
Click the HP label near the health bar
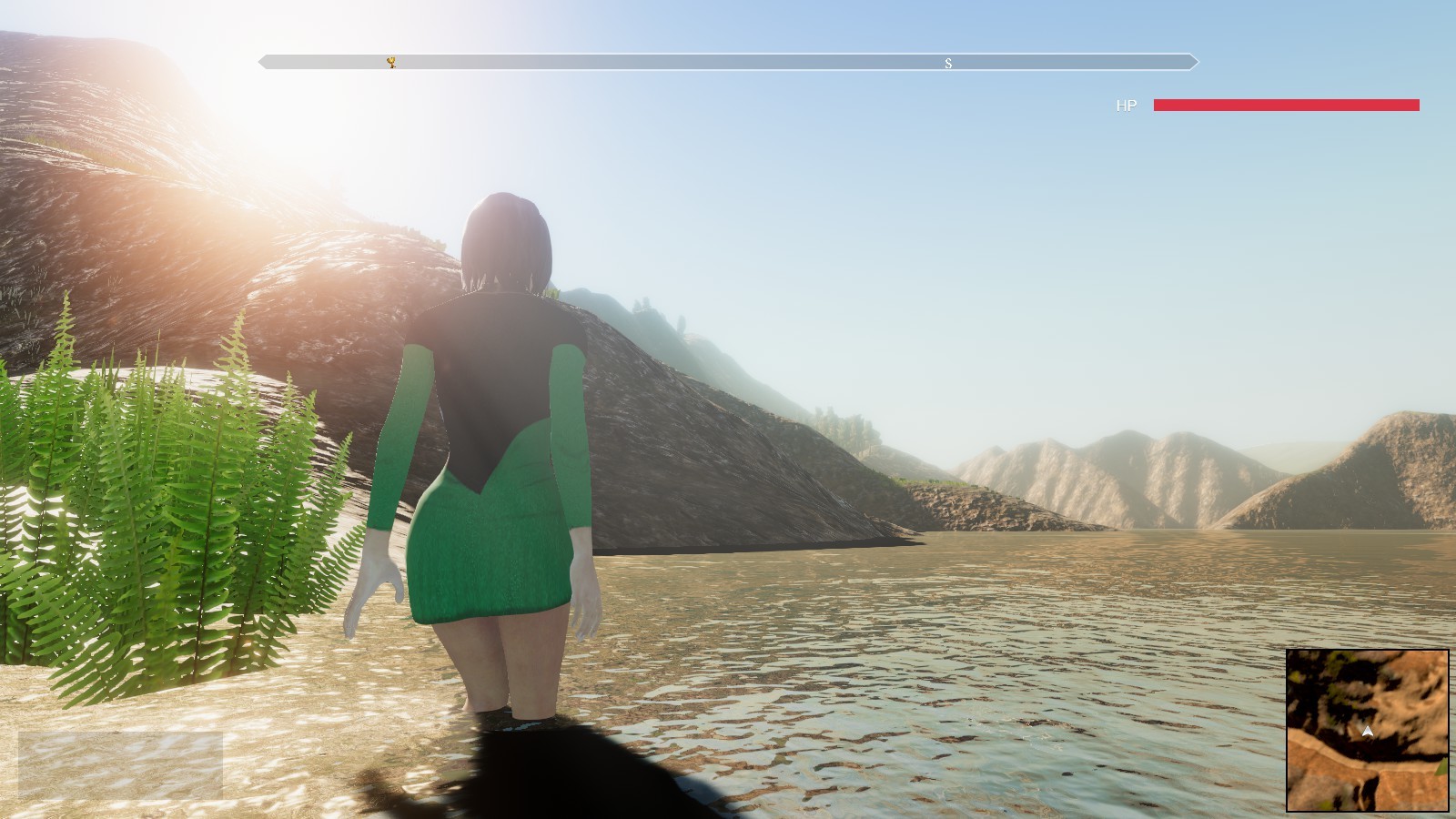(x=1126, y=106)
